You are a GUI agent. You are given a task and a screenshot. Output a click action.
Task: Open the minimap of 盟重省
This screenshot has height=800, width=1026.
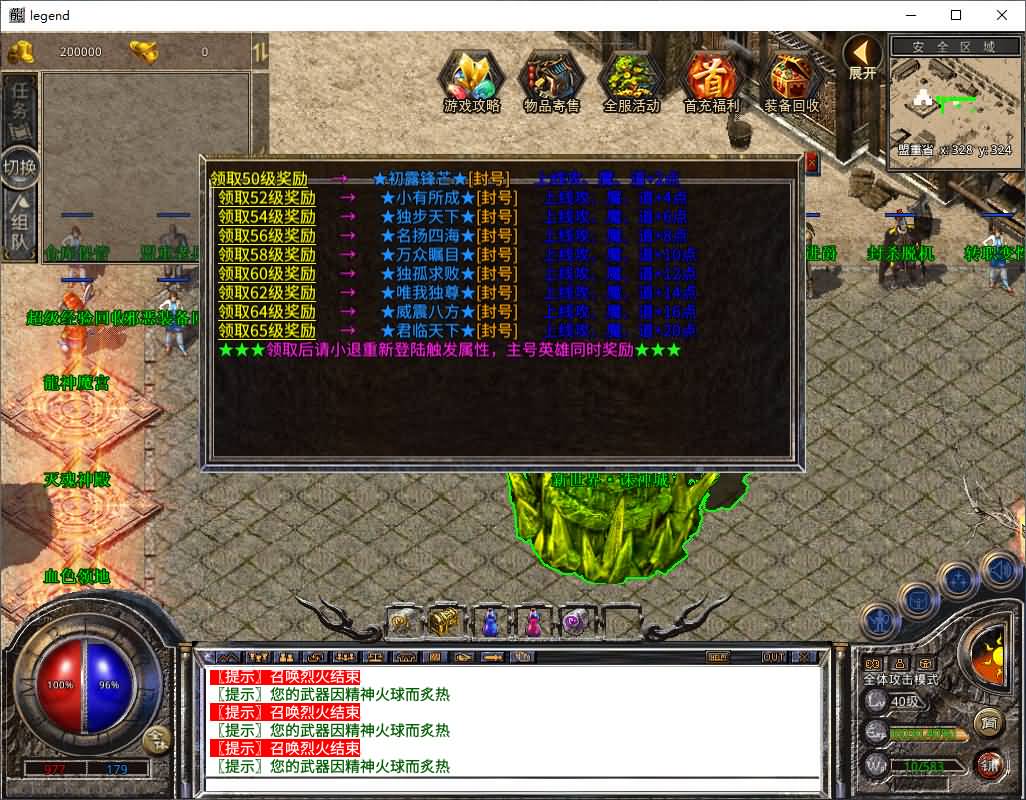(954, 102)
